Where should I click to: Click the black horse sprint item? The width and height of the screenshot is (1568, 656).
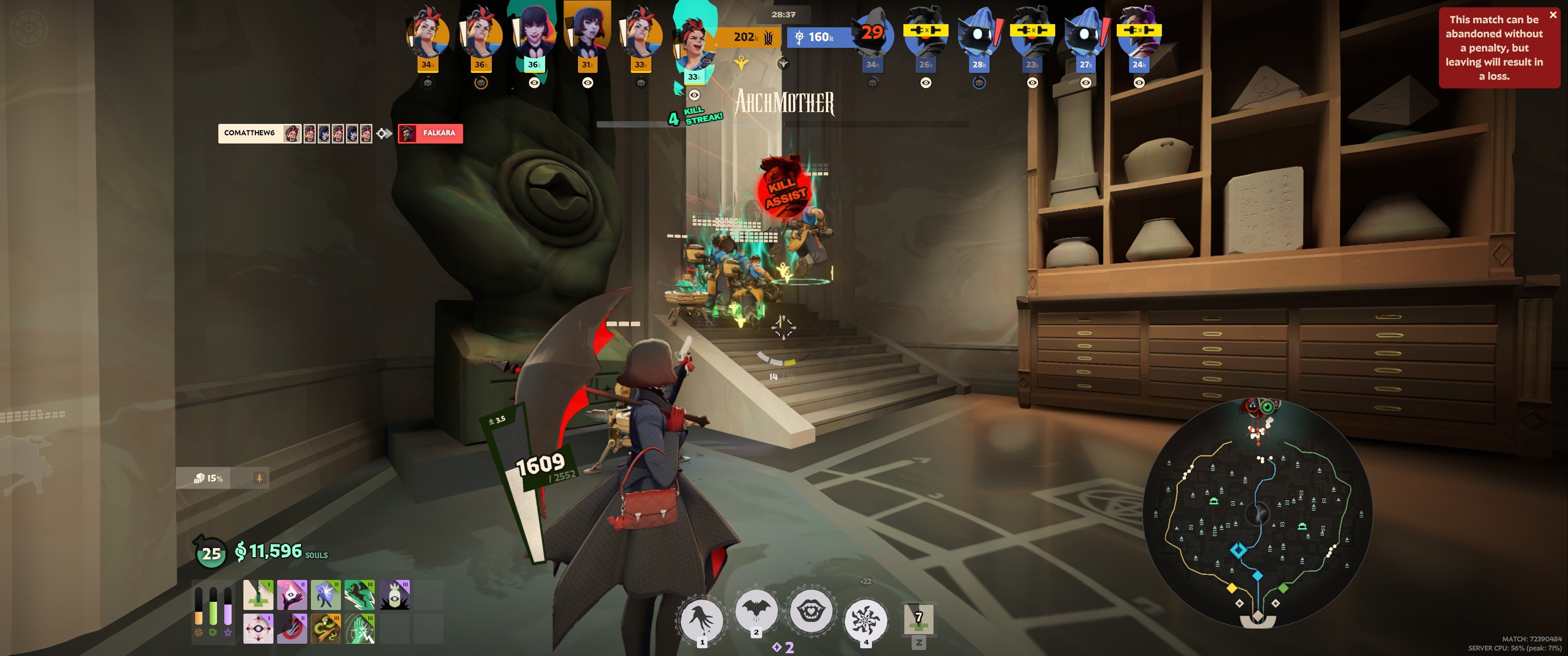click(360, 594)
